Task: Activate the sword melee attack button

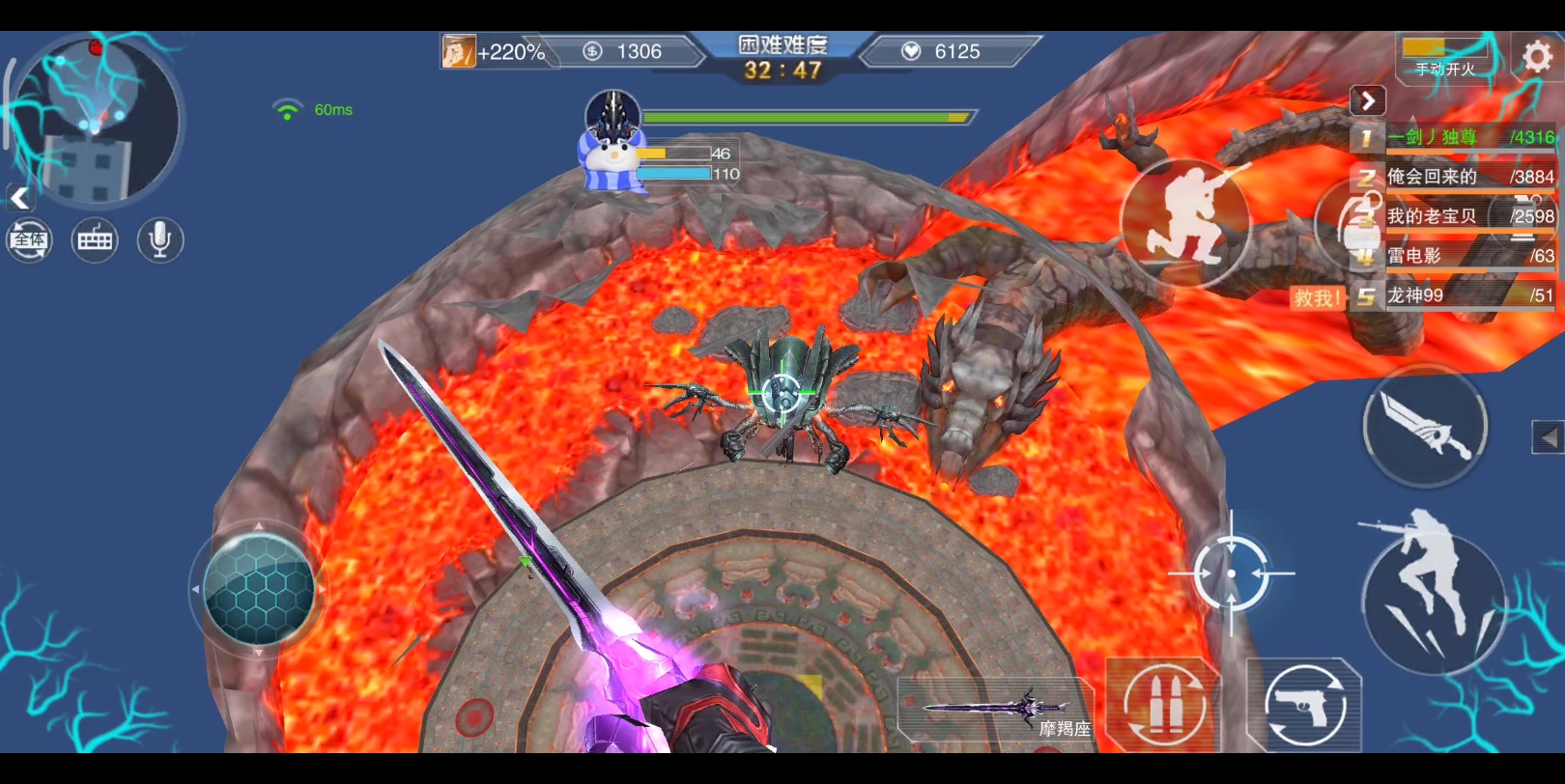Action: 1425,427
